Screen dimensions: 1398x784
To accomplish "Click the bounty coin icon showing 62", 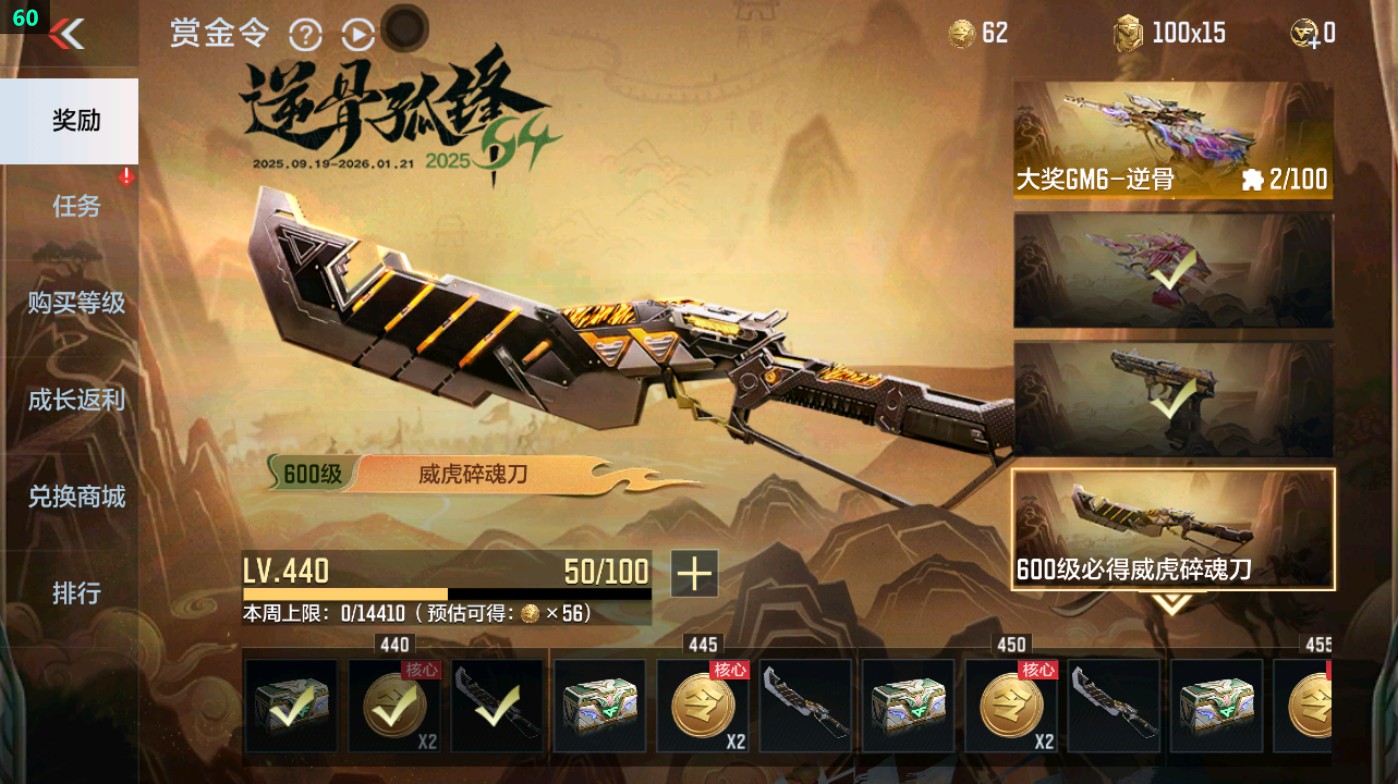I will click(960, 33).
